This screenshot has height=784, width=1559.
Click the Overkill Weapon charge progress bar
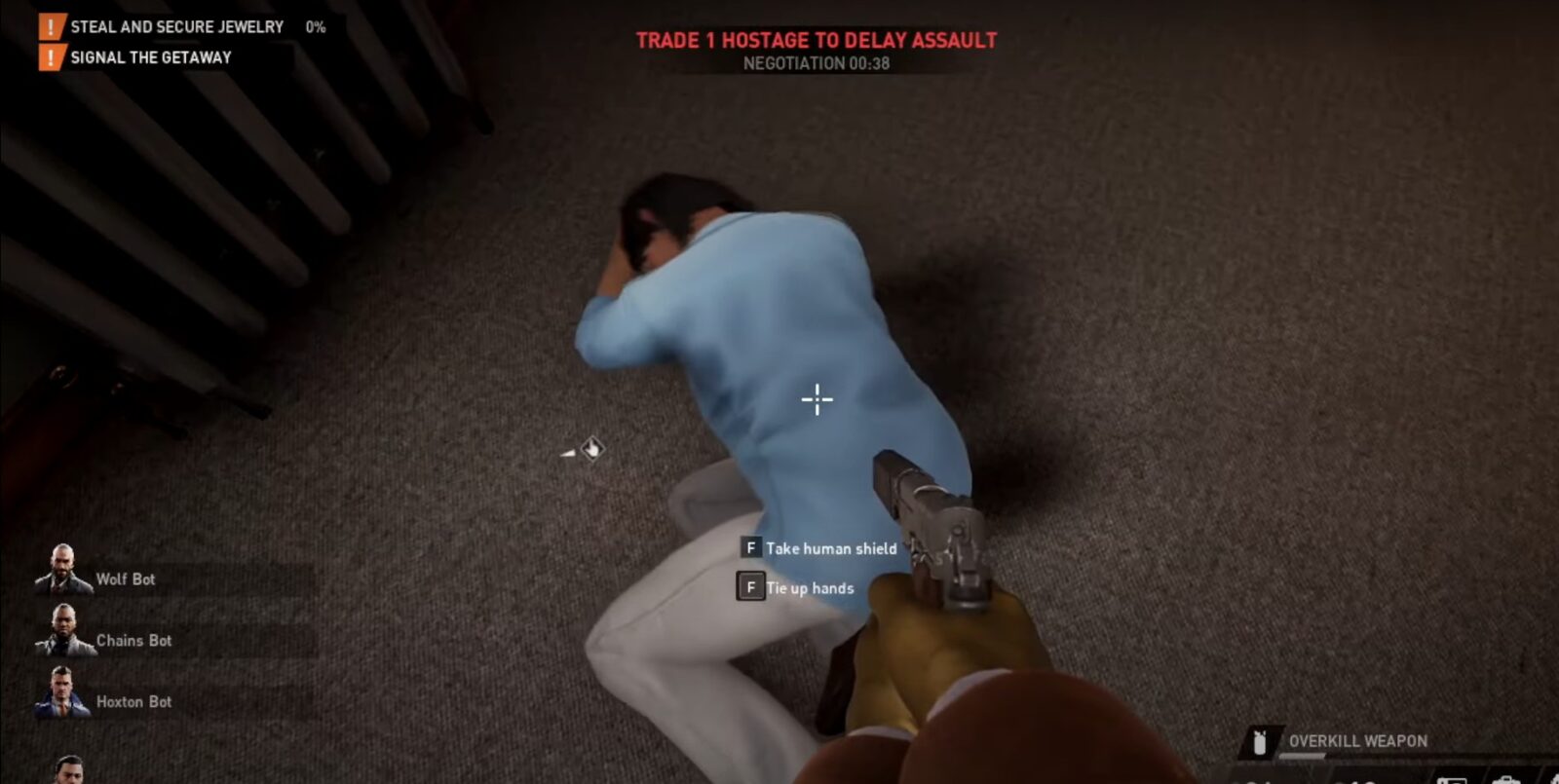click(x=1301, y=756)
